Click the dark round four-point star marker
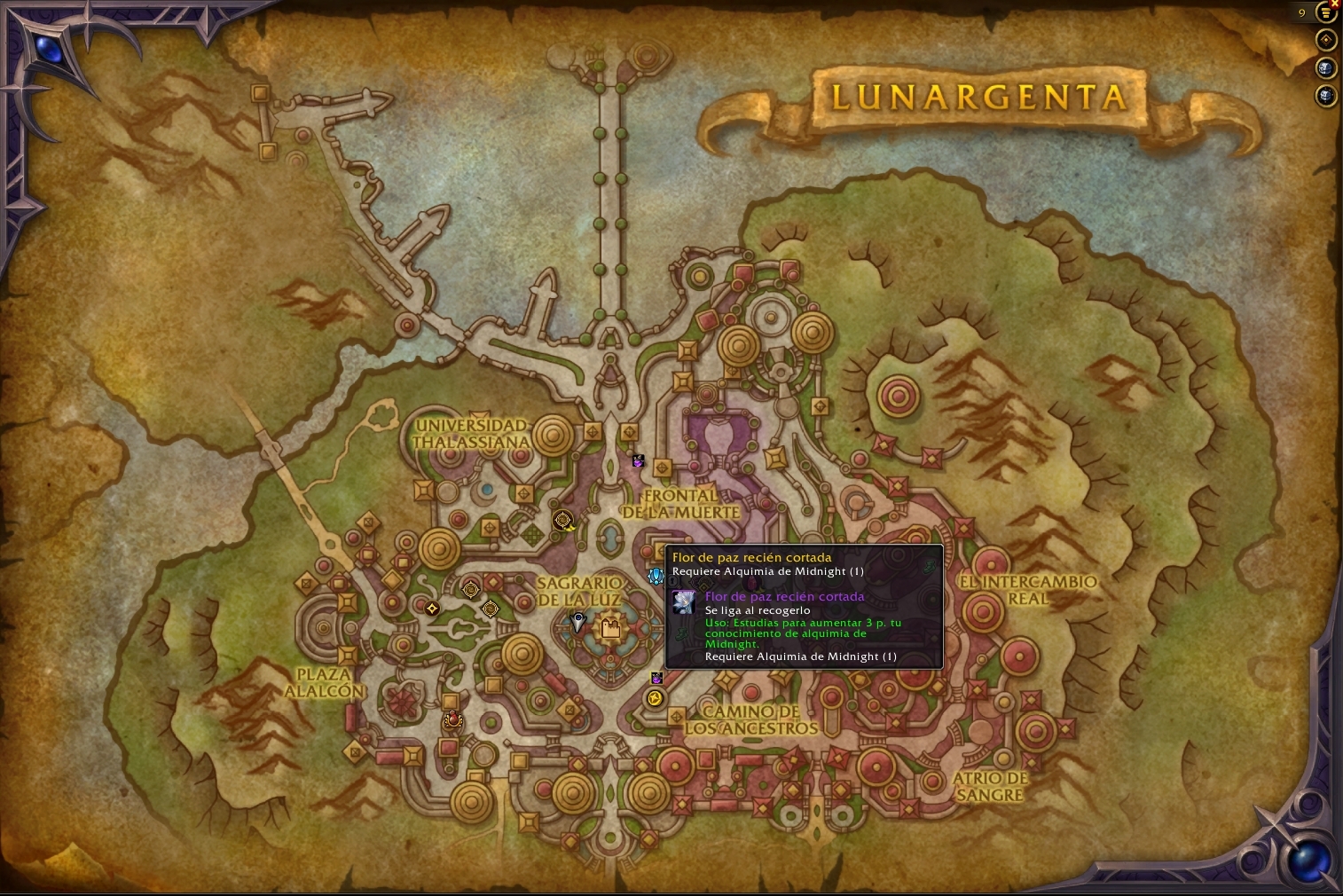This screenshot has height=896, width=1343. pos(432,609)
